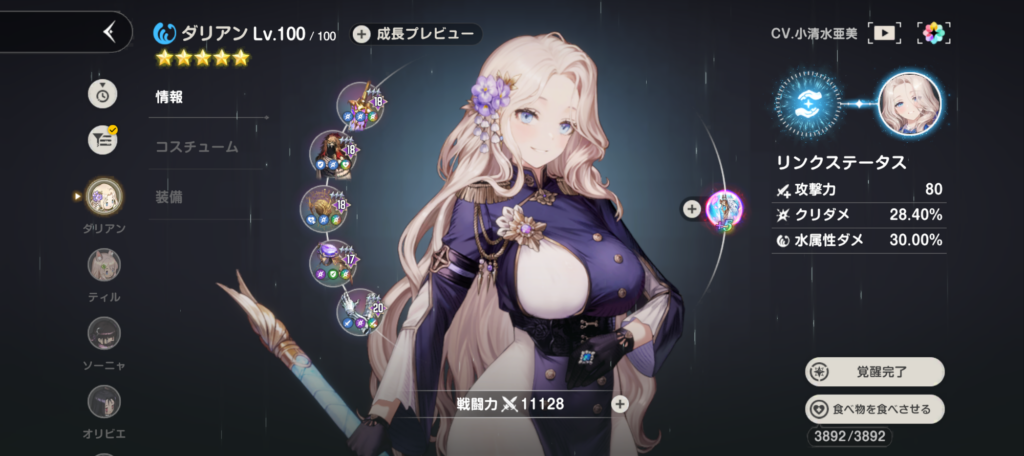Click the plus button beside the glowing pink icon
1024x456 pixels.
click(691, 209)
